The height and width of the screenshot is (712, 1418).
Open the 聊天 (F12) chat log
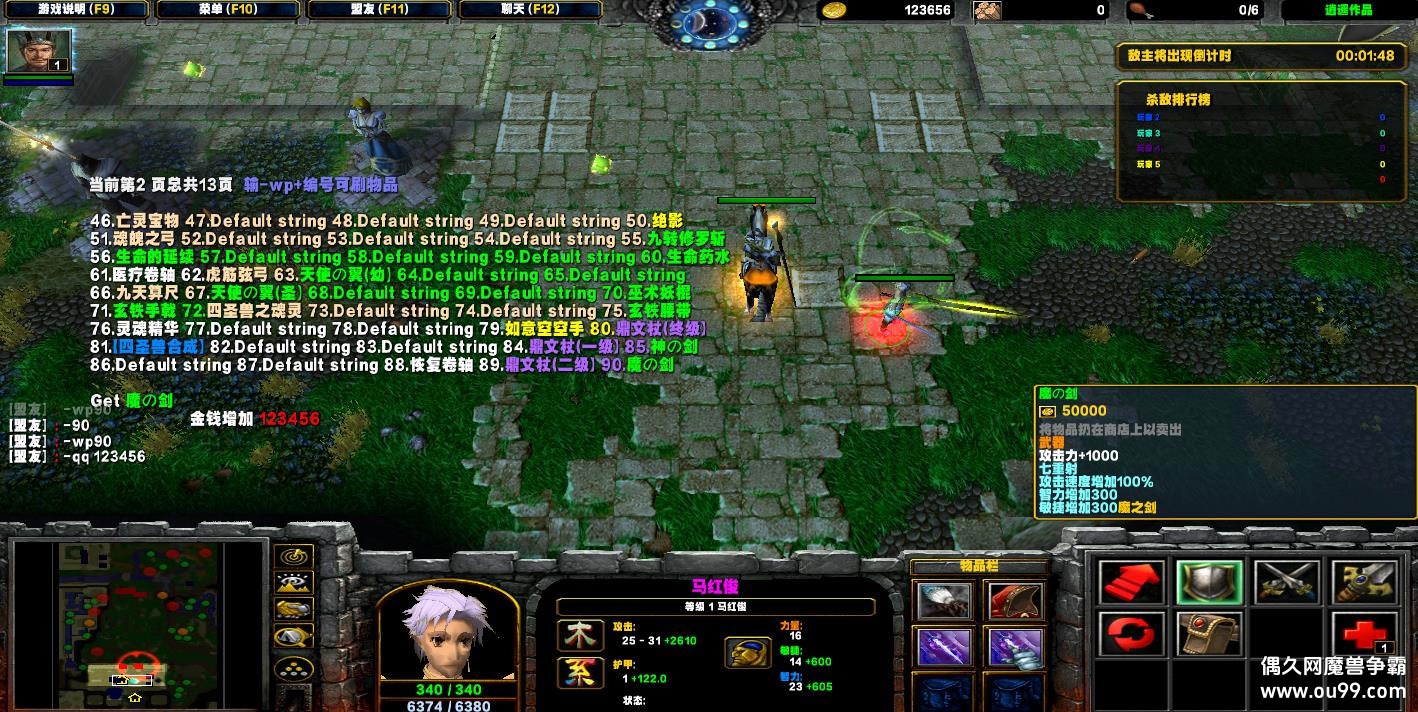[x=529, y=10]
